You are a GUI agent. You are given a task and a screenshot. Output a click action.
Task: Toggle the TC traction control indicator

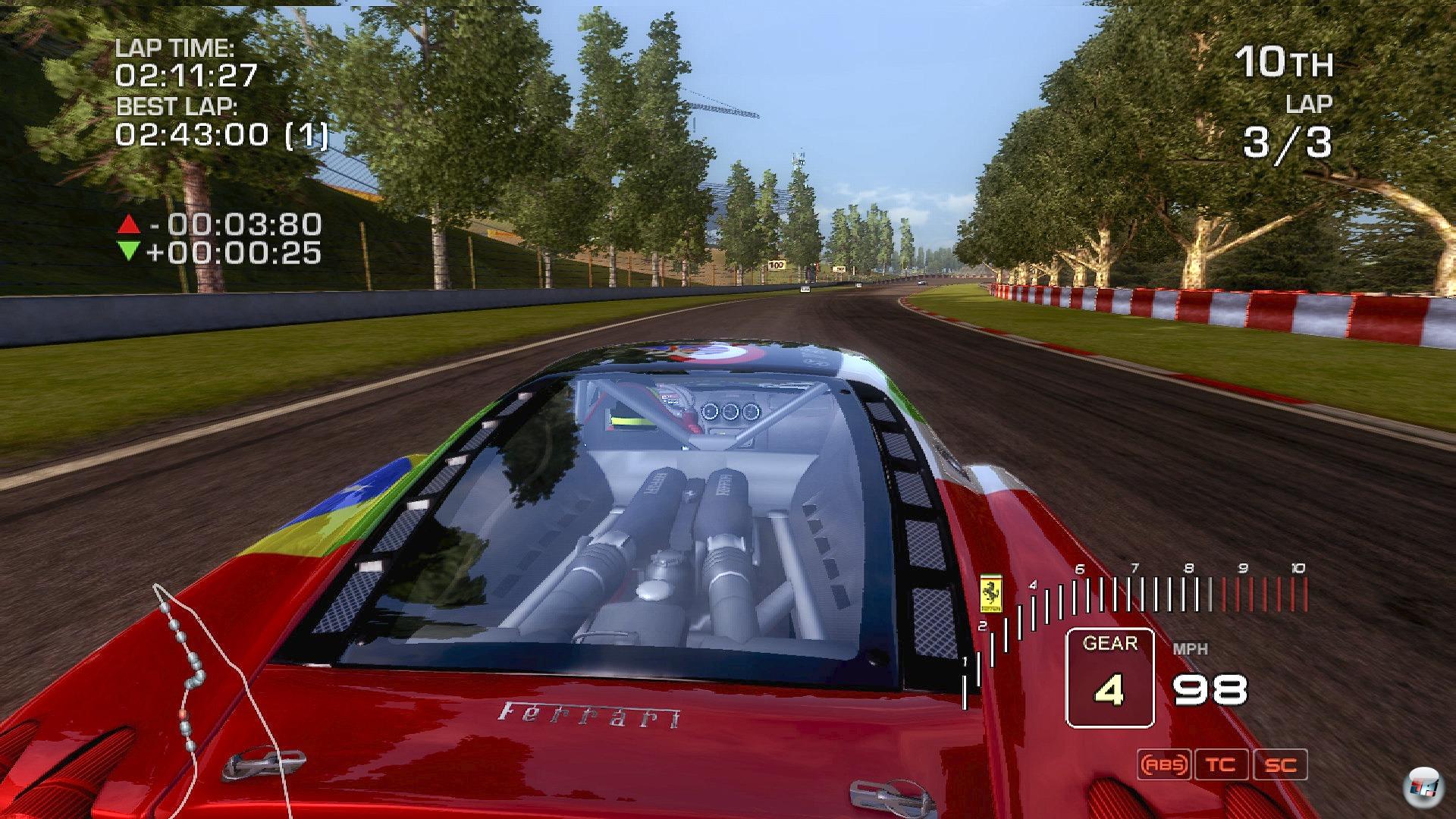click(1221, 764)
